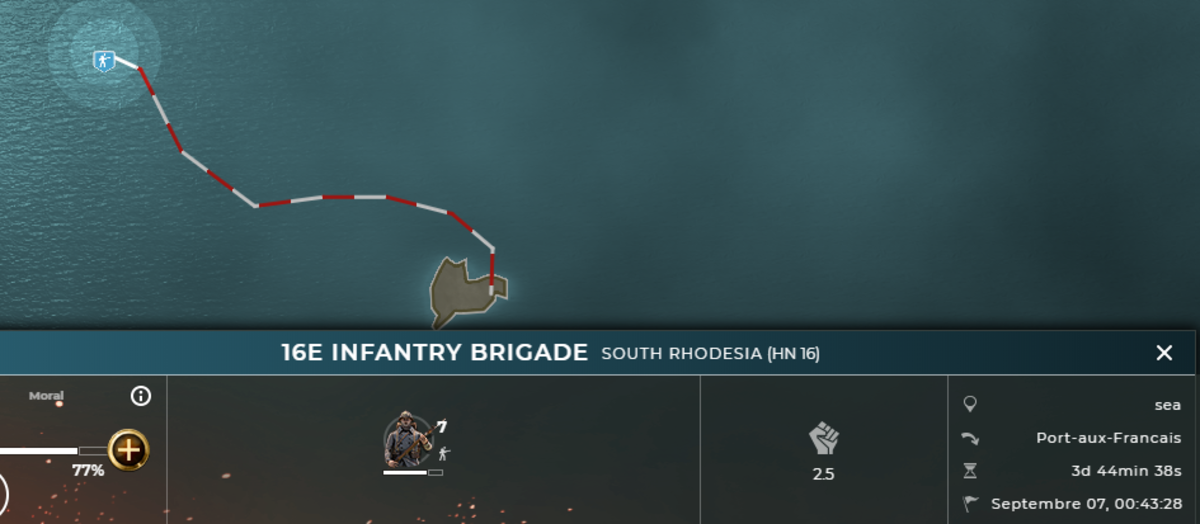
Task: Select the infantry army marker at sea
Action: 104,61
